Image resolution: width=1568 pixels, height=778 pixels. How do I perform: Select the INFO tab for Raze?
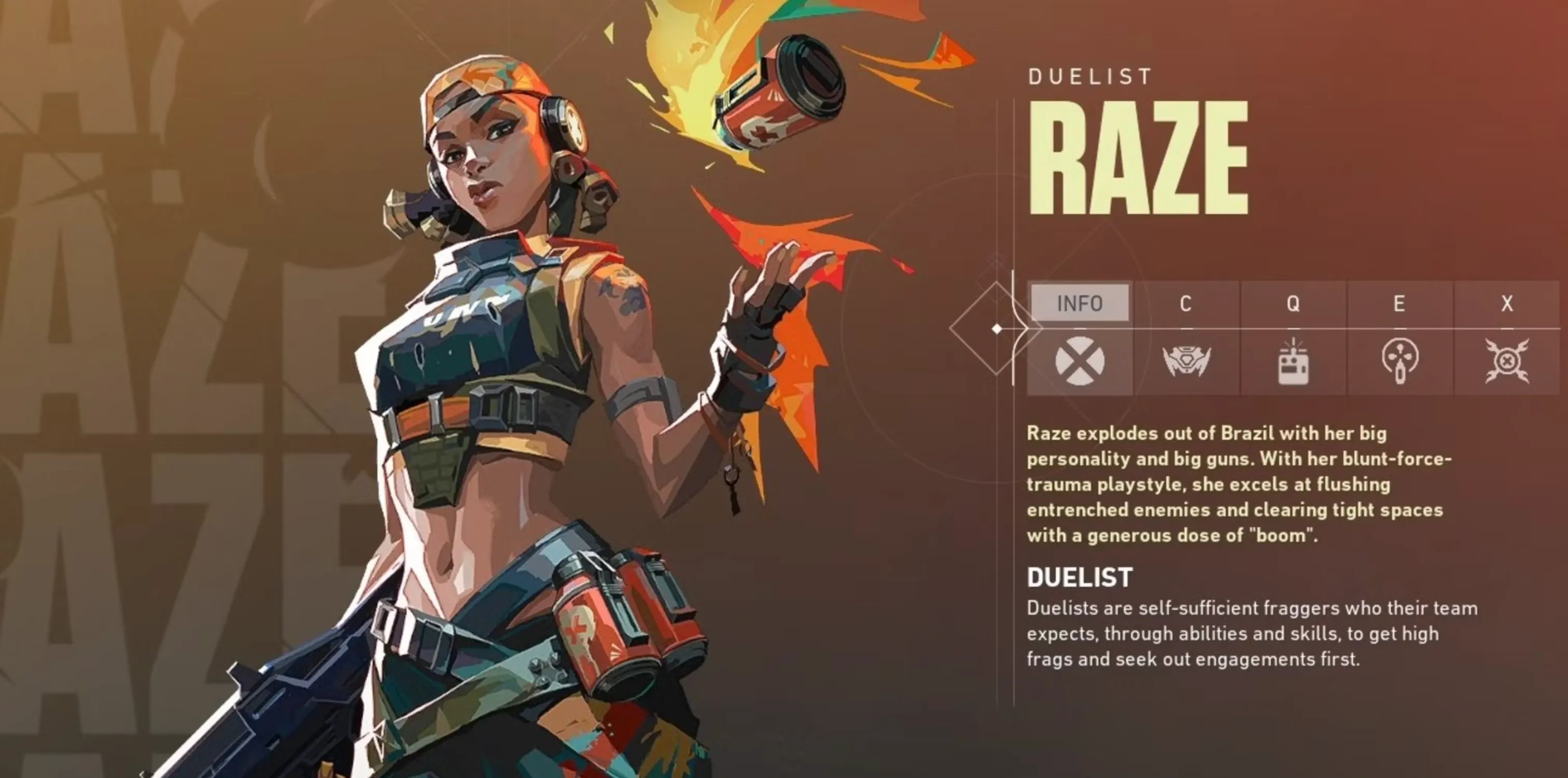click(x=1079, y=303)
